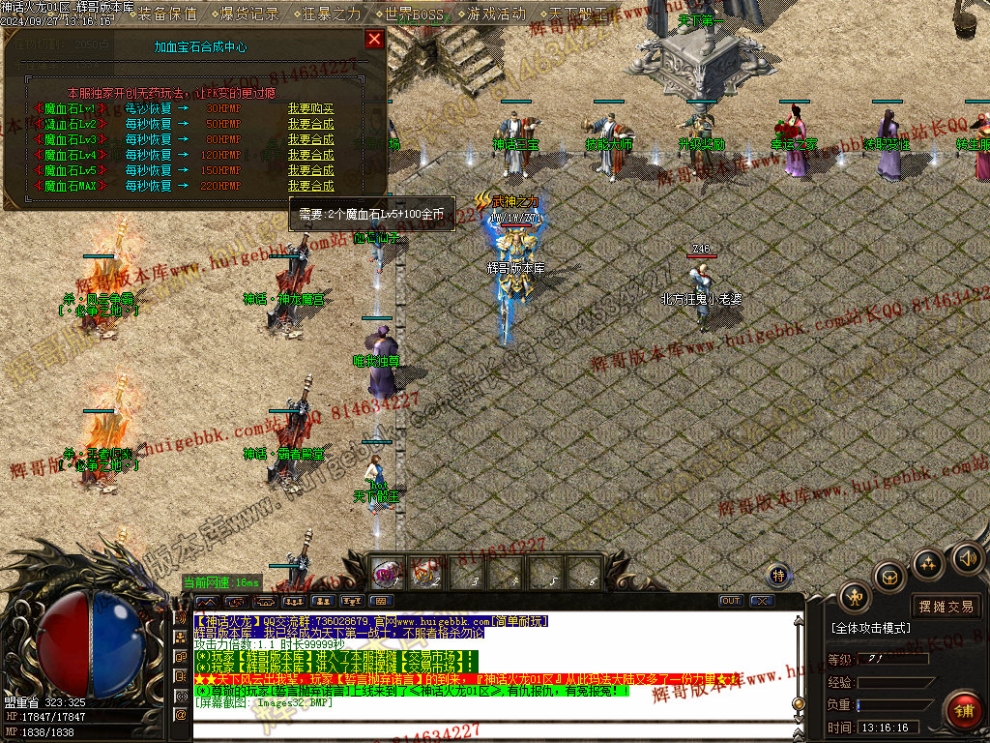The image size is (990, 743).
Task: Select the @ chat channel icon
Action: click(181, 714)
